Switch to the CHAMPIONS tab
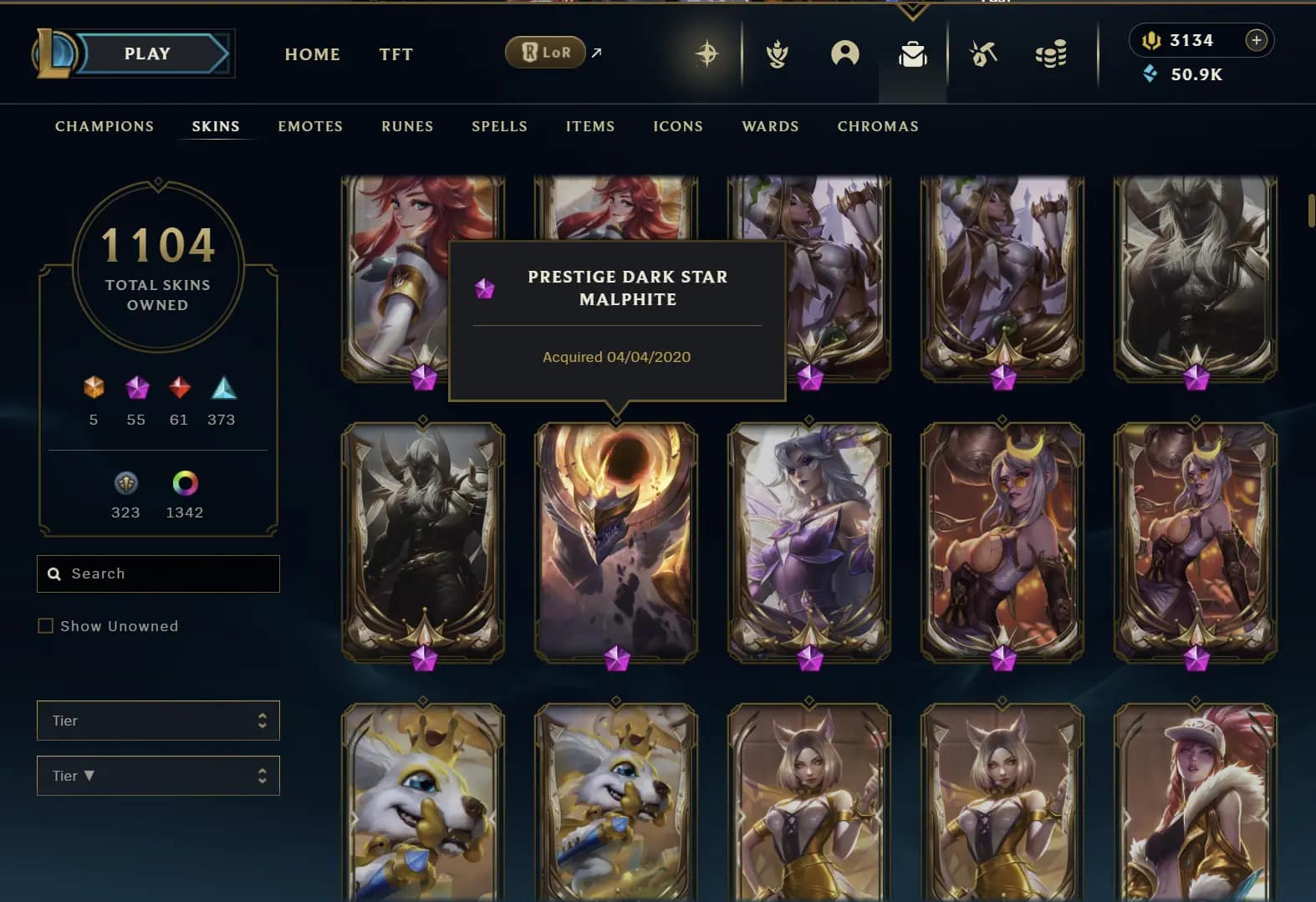This screenshot has width=1316, height=902. pyautogui.click(x=105, y=126)
